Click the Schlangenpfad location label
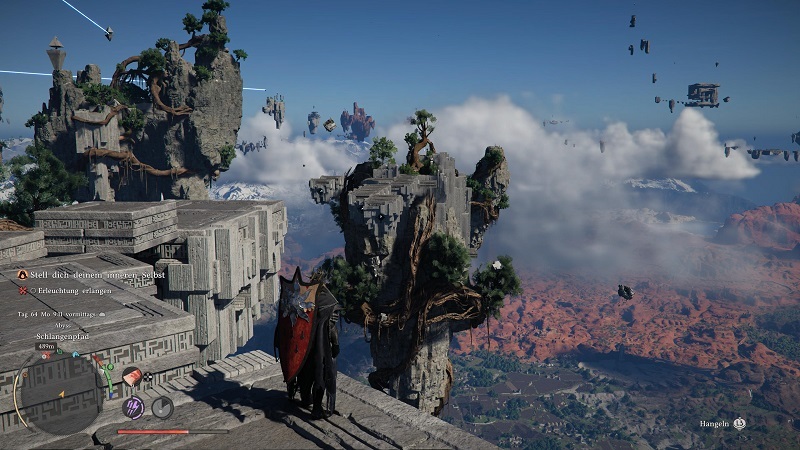The height and width of the screenshot is (450, 800). coord(62,338)
